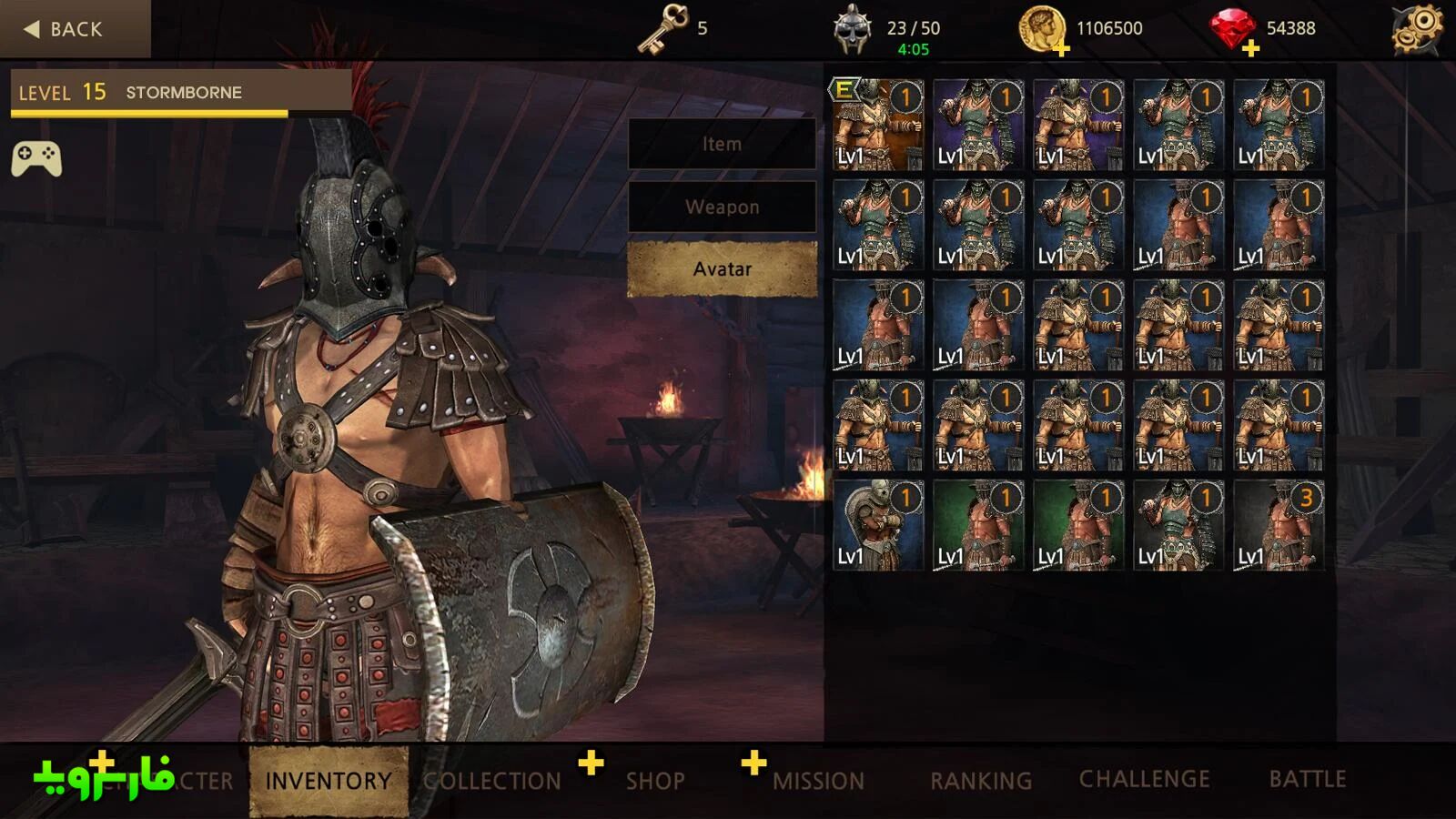Buy more red gems with the plus

(x=1250, y=48)
